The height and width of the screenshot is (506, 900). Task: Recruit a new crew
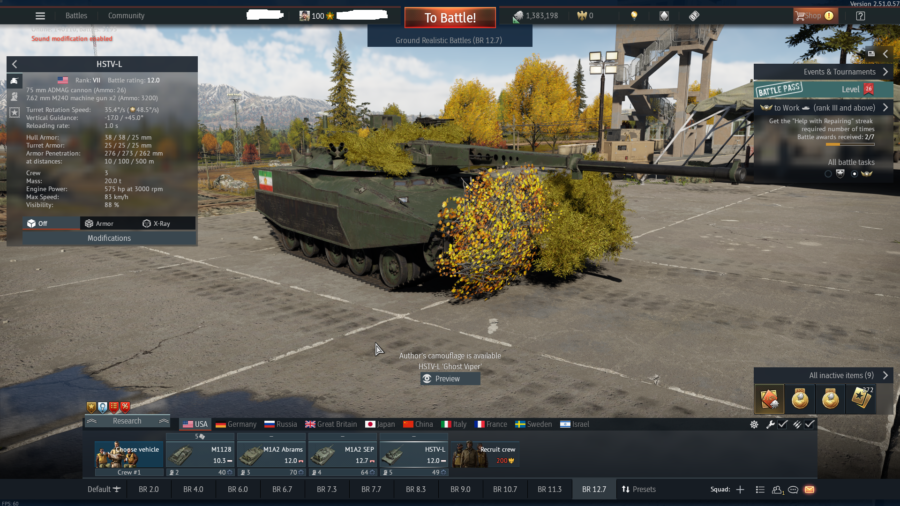point(484,455)
